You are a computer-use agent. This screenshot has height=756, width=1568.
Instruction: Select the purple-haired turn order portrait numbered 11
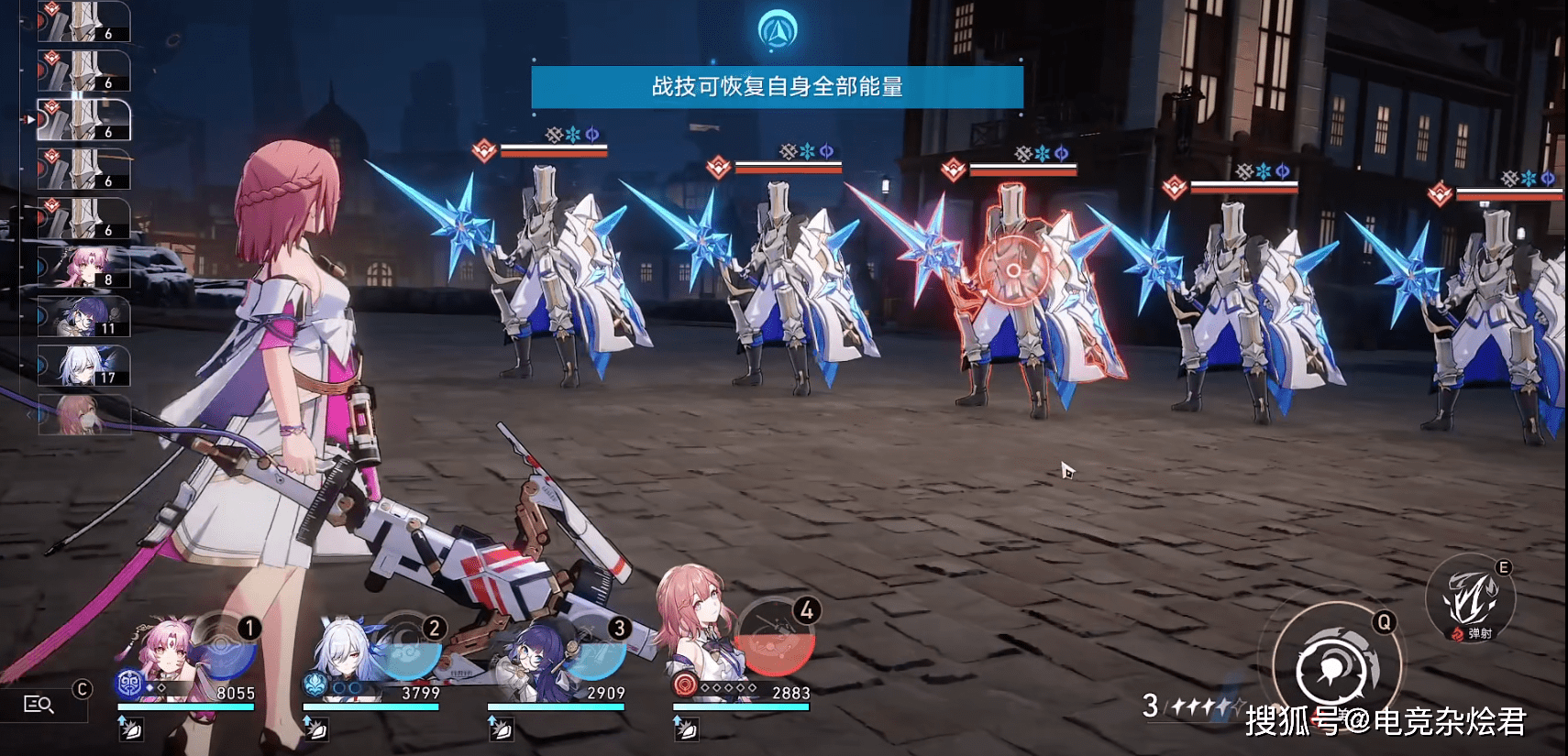[84, 317]
